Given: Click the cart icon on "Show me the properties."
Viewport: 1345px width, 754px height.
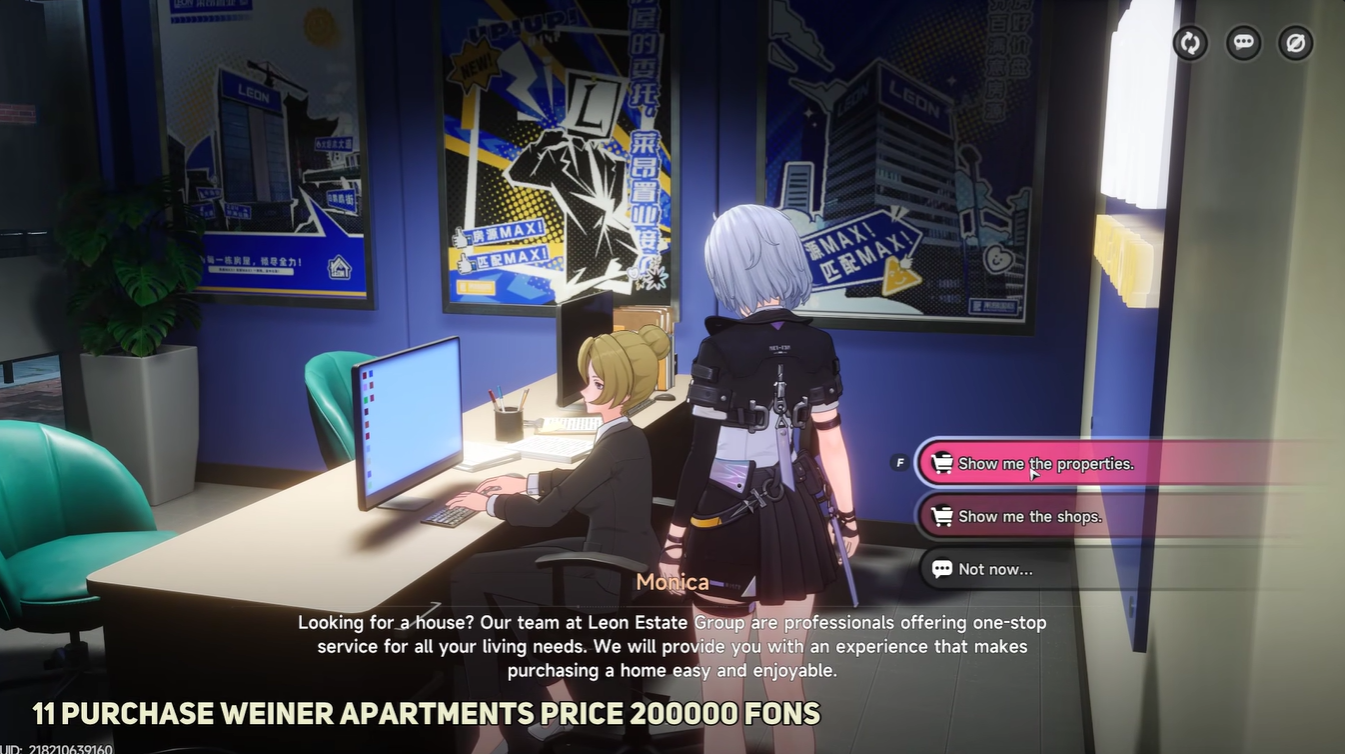Looking at the screenshot, I should click(941, 463).
